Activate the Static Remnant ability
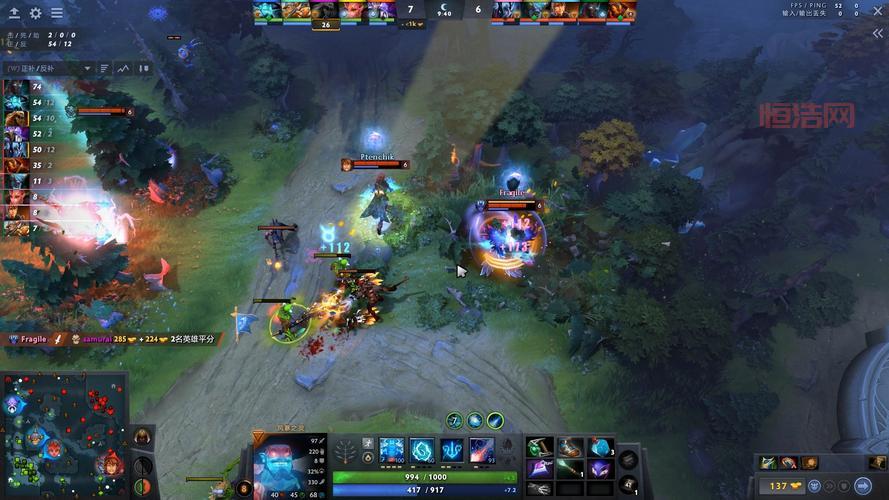Viewport: 889px width, 500px height. (391, 451)
